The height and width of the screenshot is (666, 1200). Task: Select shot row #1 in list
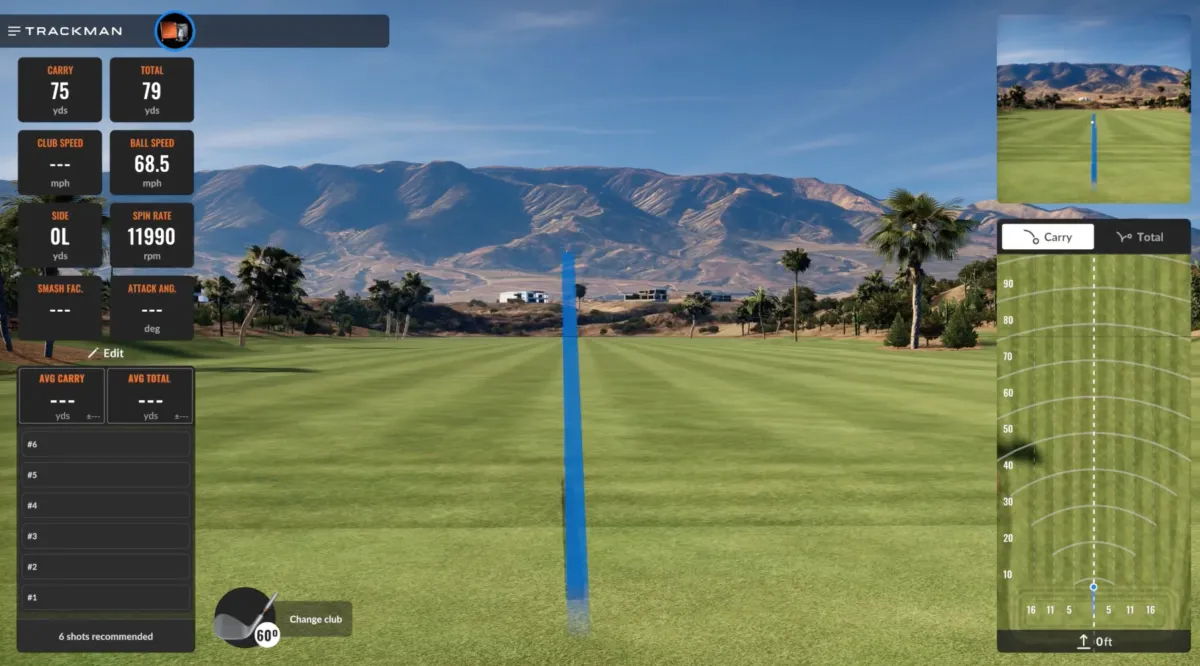106,597
